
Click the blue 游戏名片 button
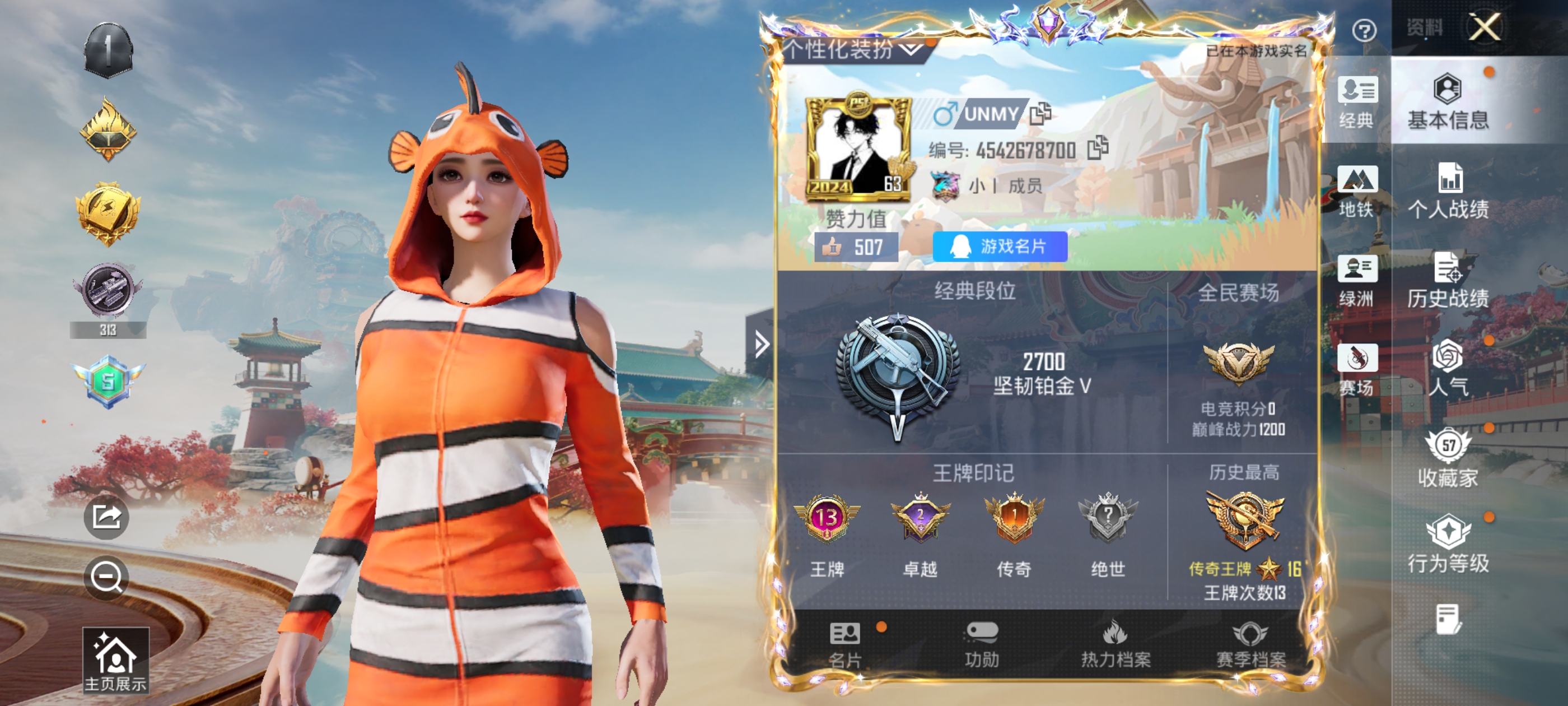pos(1000,247)
